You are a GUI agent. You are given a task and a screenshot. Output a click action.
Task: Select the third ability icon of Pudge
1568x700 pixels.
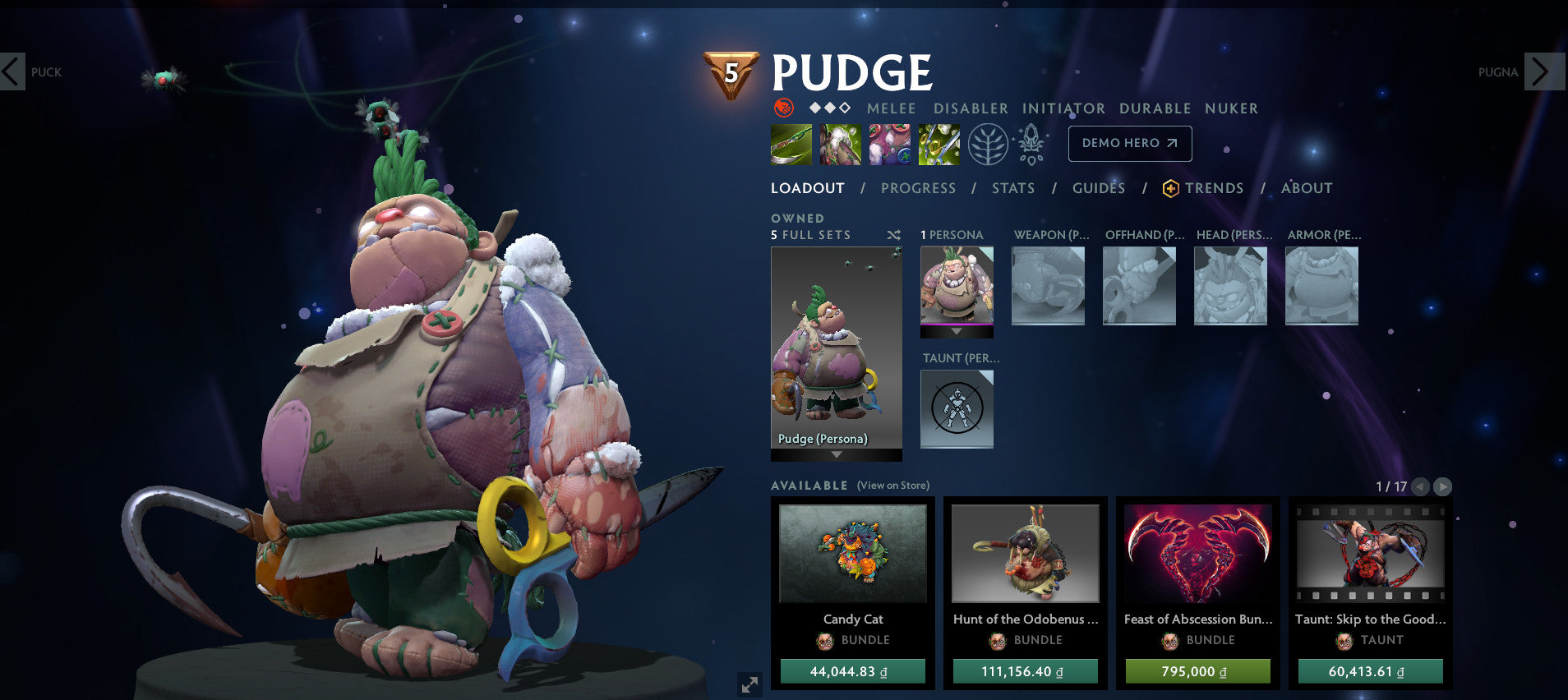coord(890,143)
